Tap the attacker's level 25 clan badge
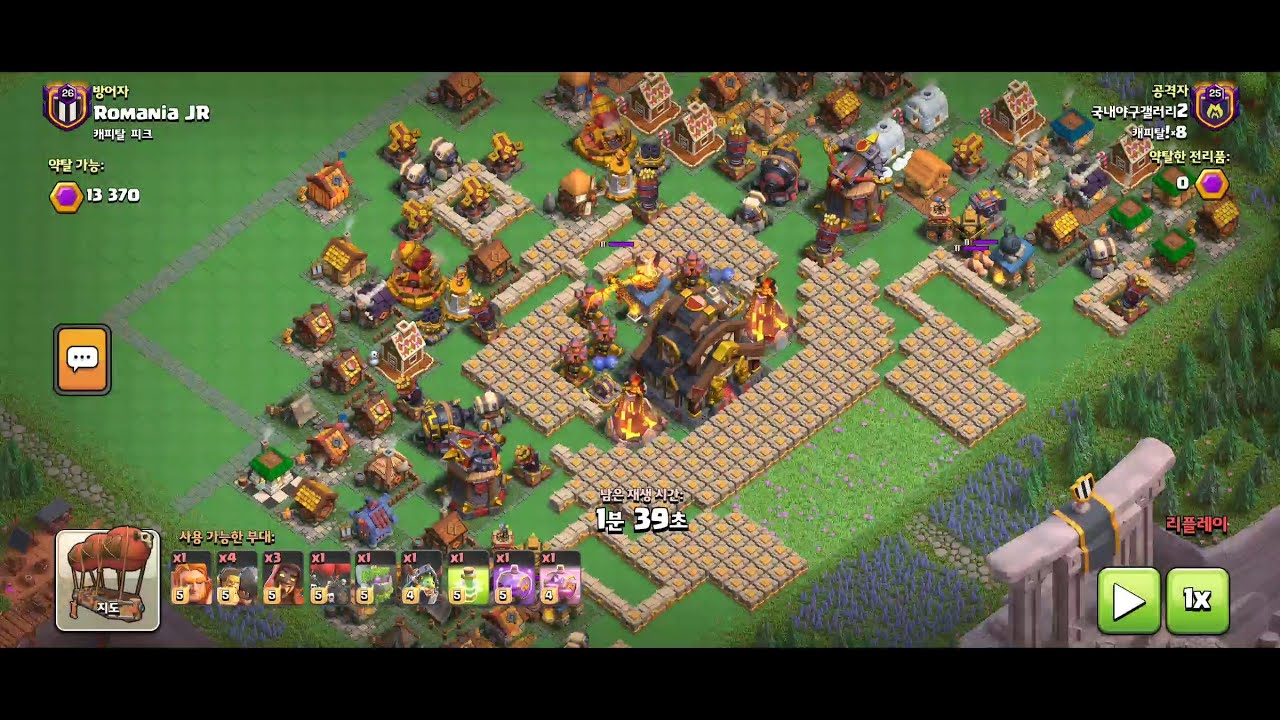Screen dimensions: 1280x720 (x=1216, y=105)
